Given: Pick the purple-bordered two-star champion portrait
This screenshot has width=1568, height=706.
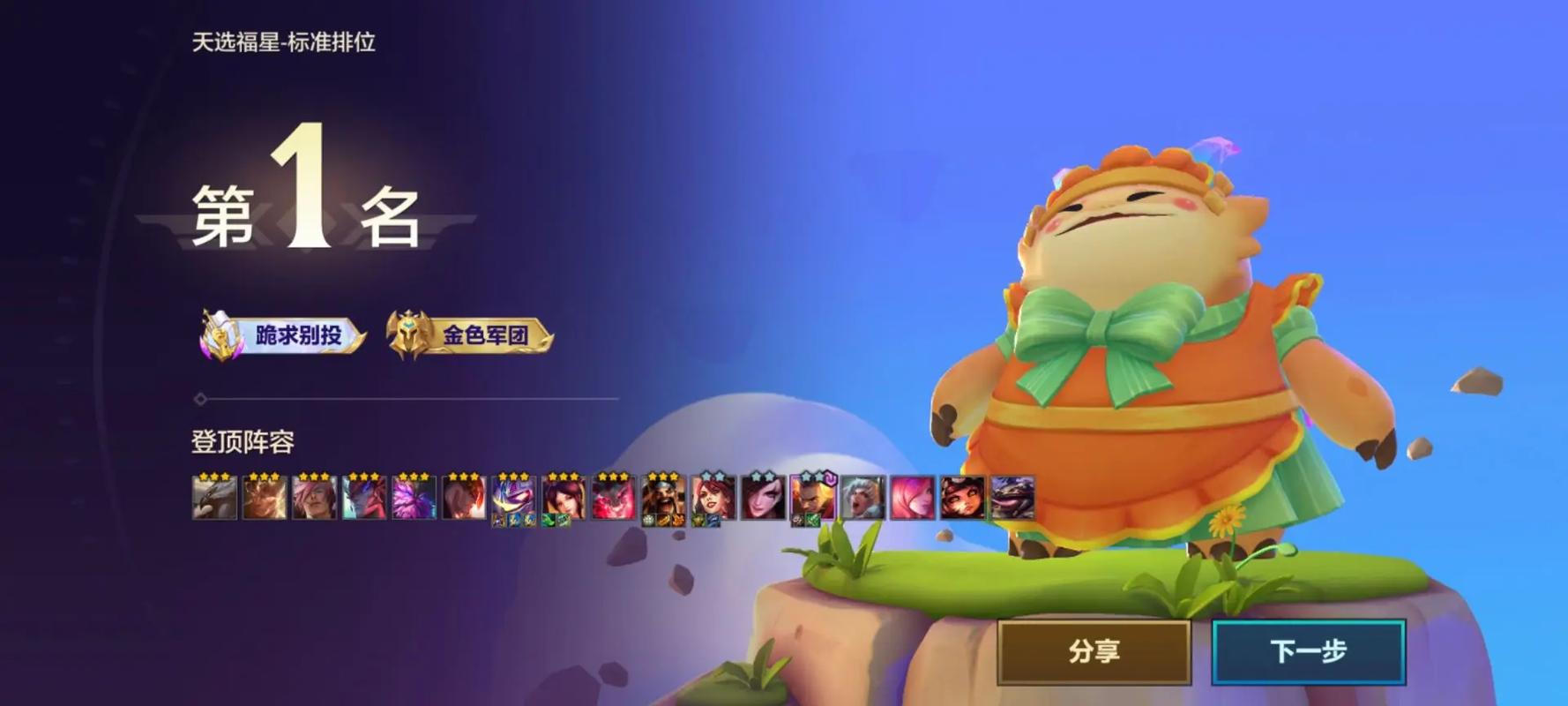Looking at the screenshot, I should tap(812, 498).
